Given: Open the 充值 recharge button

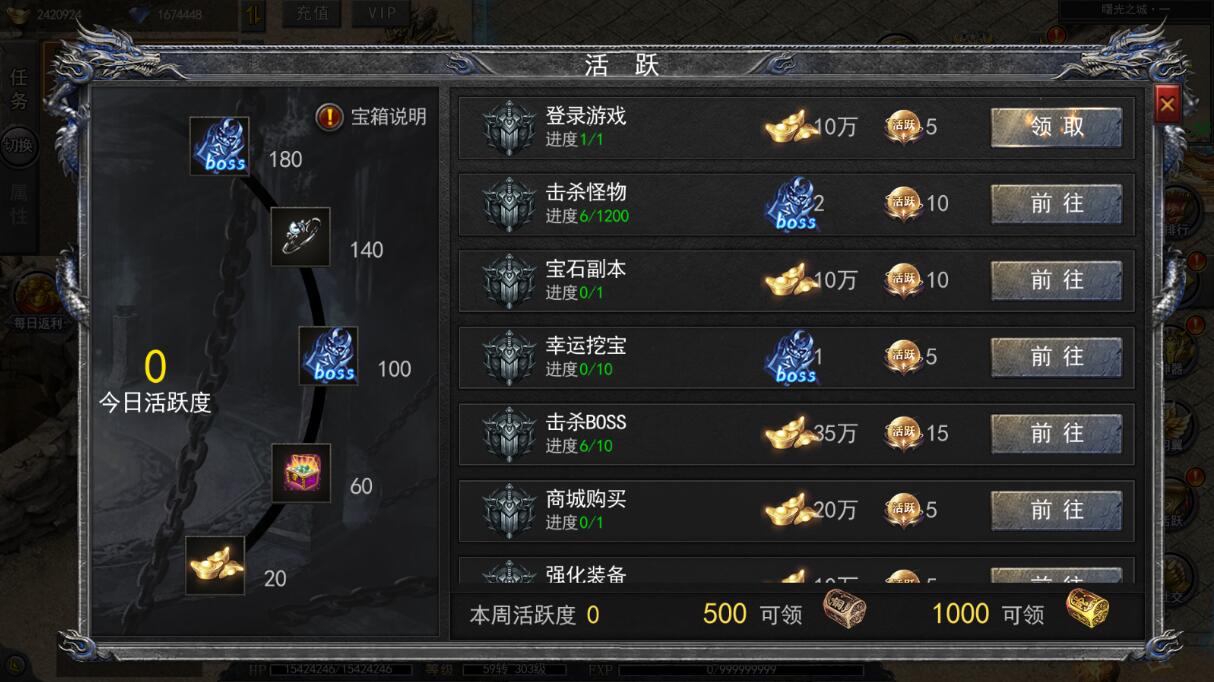Looking at the screenshot, I should pos(311,14).
